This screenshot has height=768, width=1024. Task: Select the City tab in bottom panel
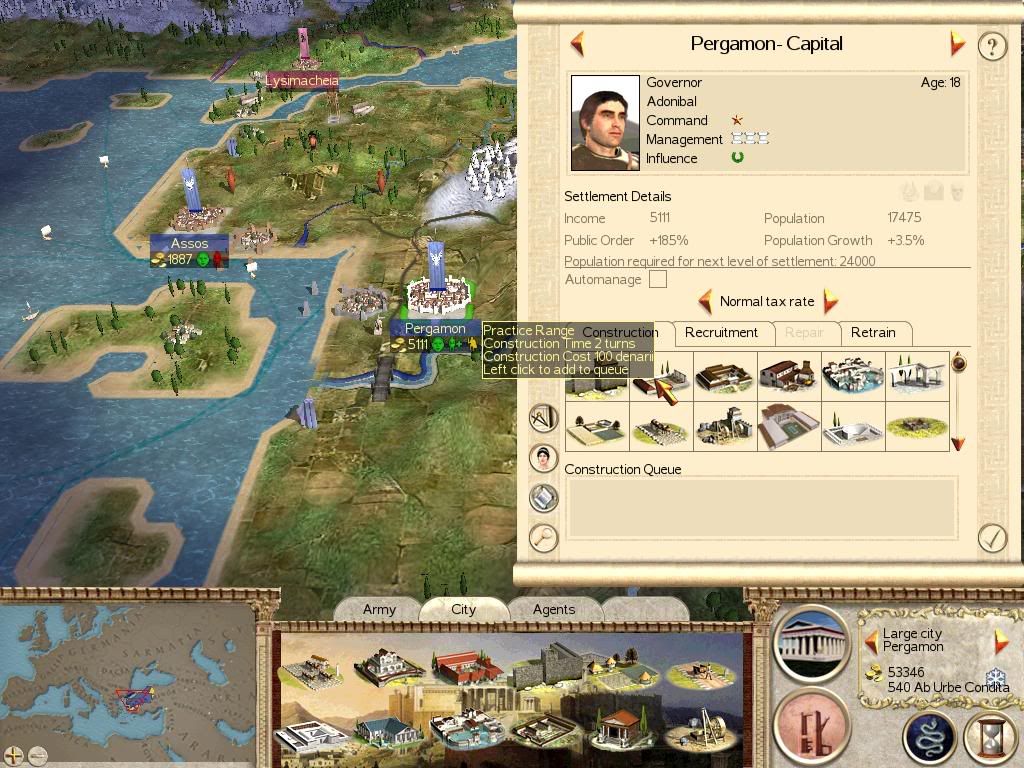tap(464, 609)
